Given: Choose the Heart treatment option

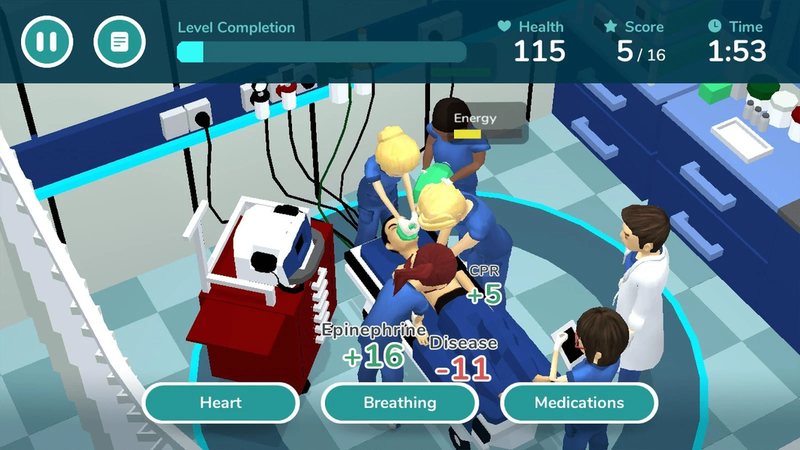Looking at the screenshot, I should point(221,403).
